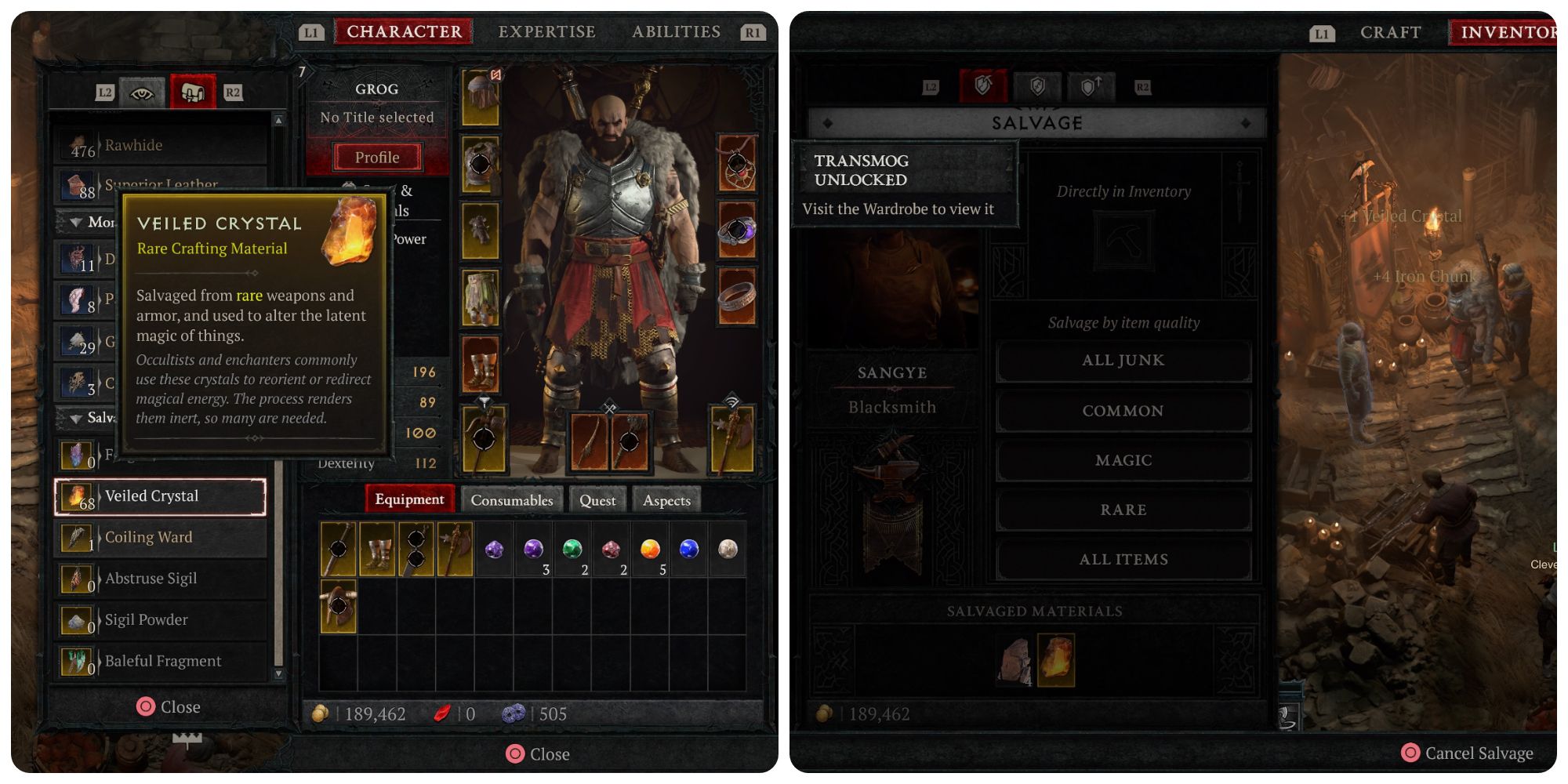Enable the ALL JUNK salvage option
This screenshot has height=784, width=1568.
pyautogui.click(x=1123, y=361)
